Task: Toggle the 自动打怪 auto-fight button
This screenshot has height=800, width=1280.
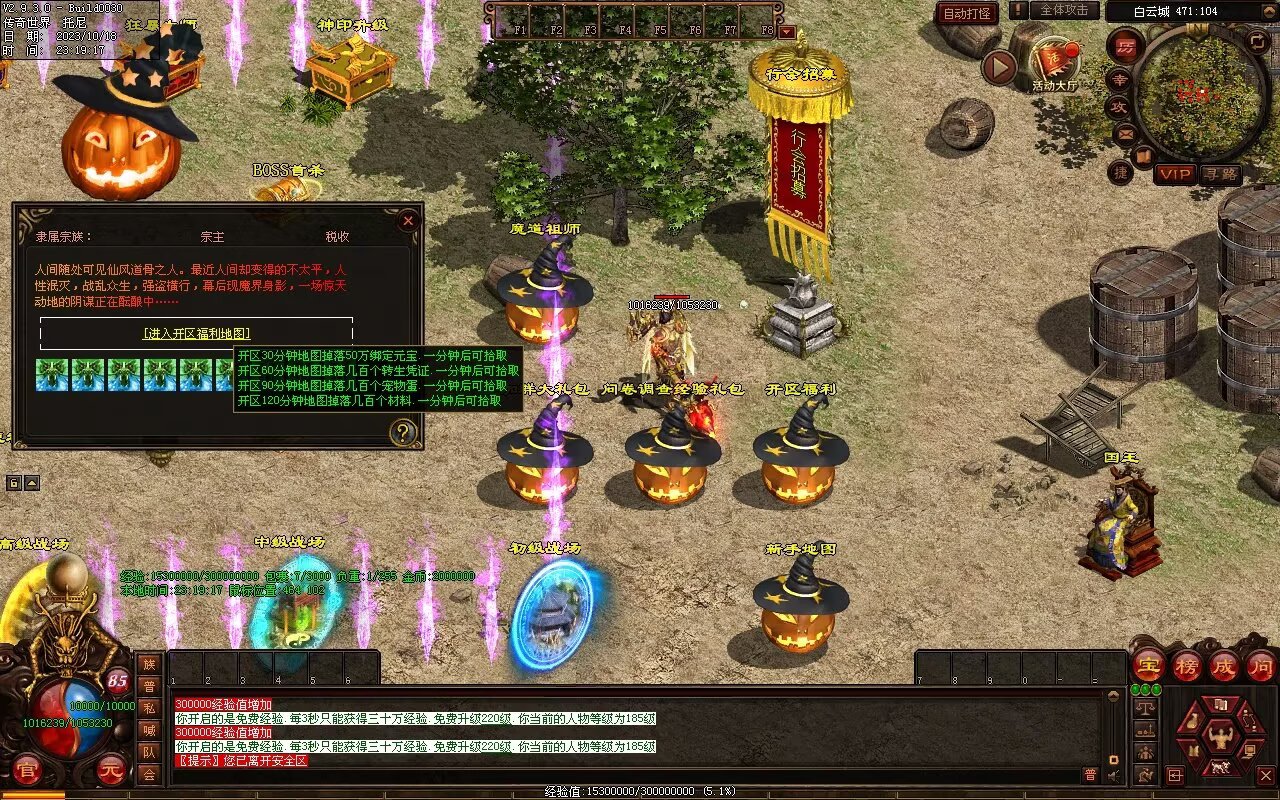Action: [967, 13]
